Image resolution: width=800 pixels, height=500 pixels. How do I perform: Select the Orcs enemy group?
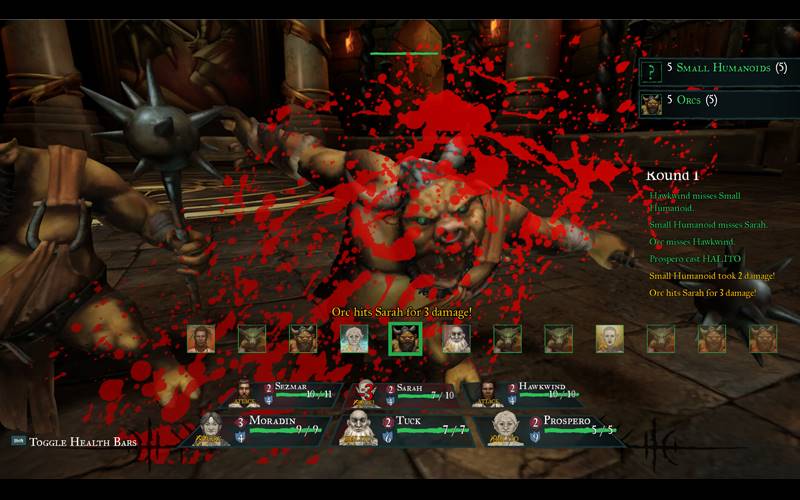coord(716,101)
